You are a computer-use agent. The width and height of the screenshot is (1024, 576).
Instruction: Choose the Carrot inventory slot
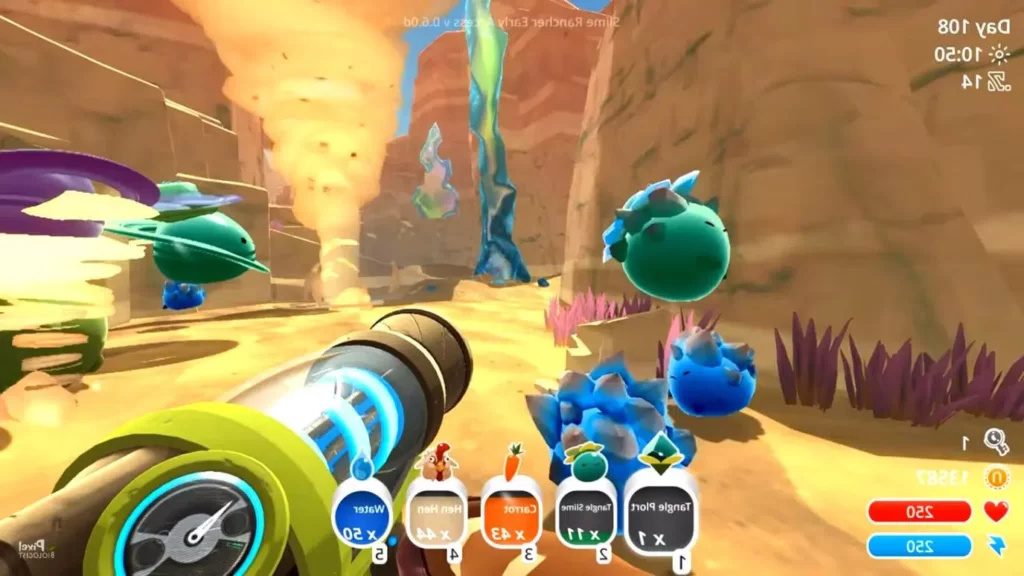click(x=511, y=512)
